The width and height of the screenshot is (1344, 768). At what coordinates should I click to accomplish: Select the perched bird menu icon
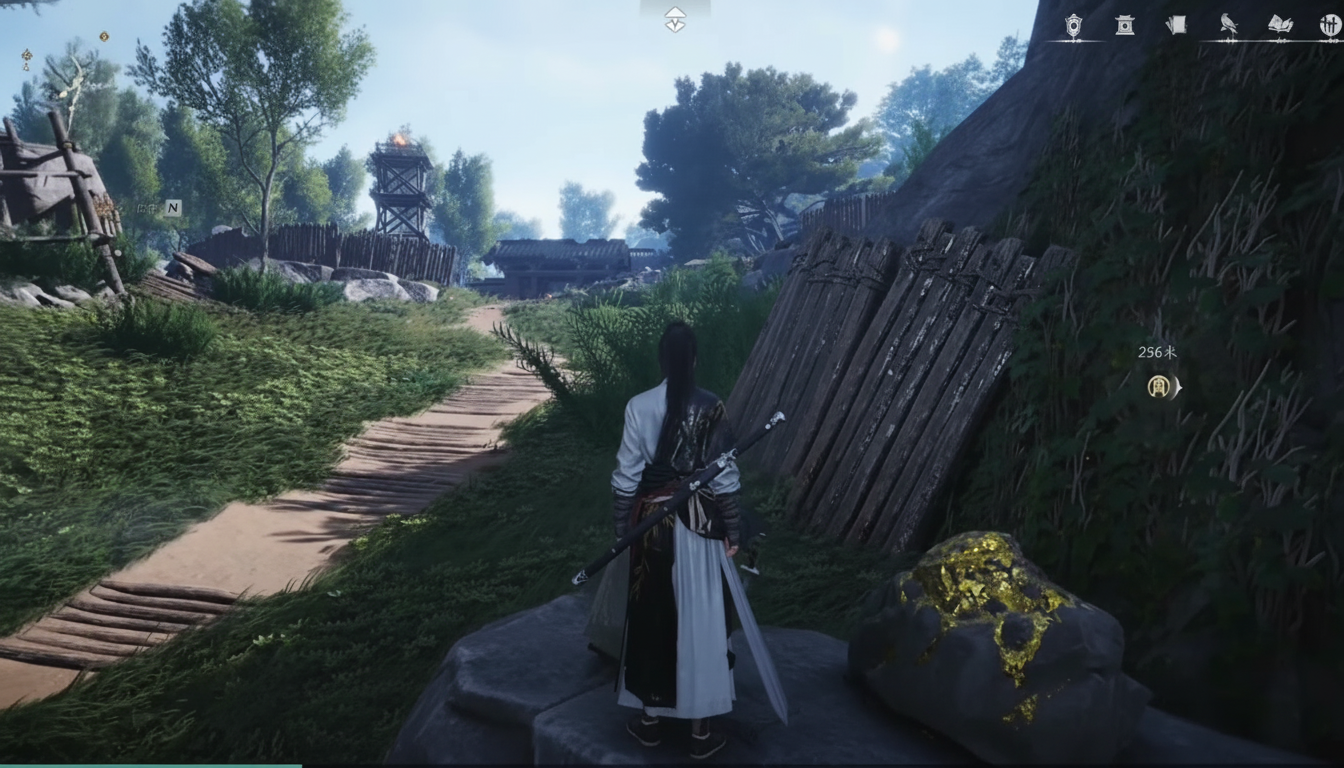[x=1228, y=25]
